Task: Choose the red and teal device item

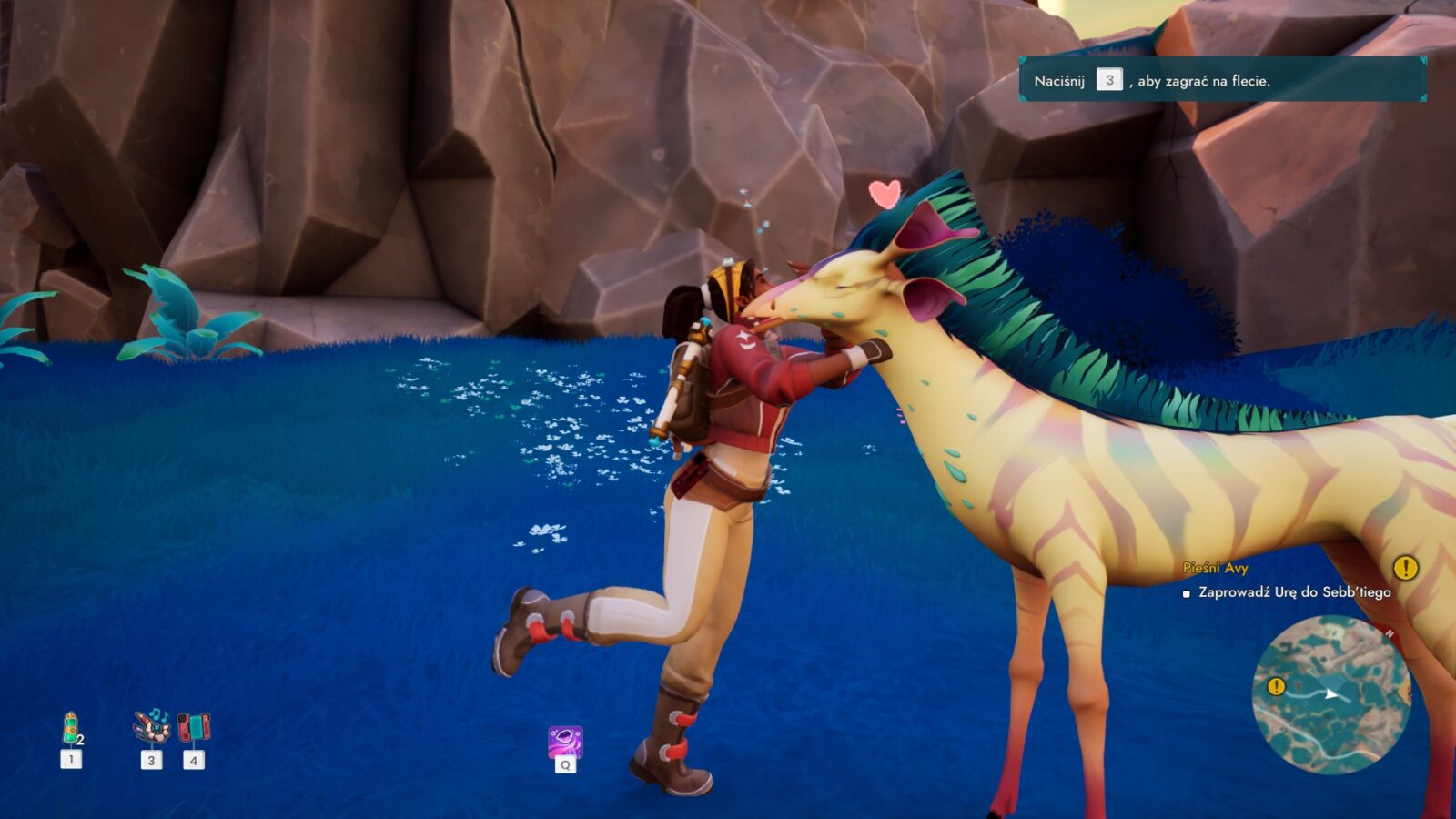Action: pyautogui.click(x=193, y=727)
